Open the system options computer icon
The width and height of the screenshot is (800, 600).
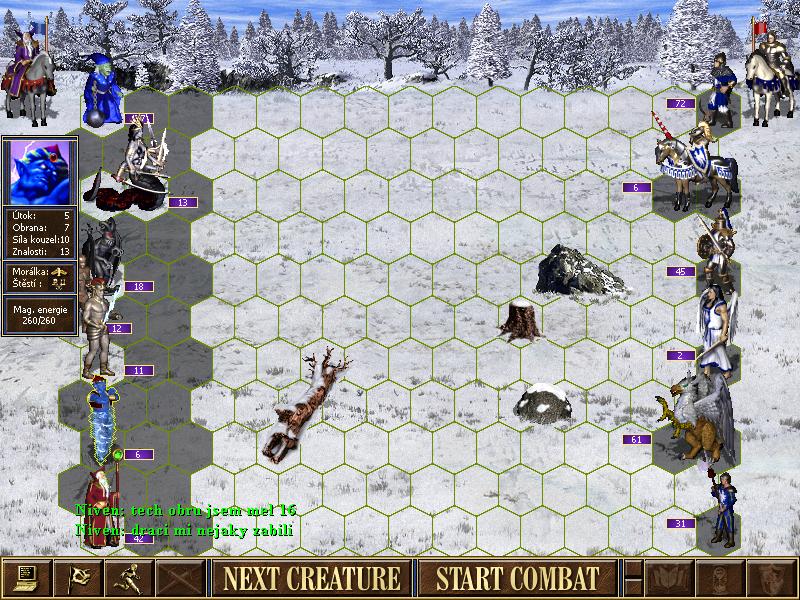click(26, 578)
